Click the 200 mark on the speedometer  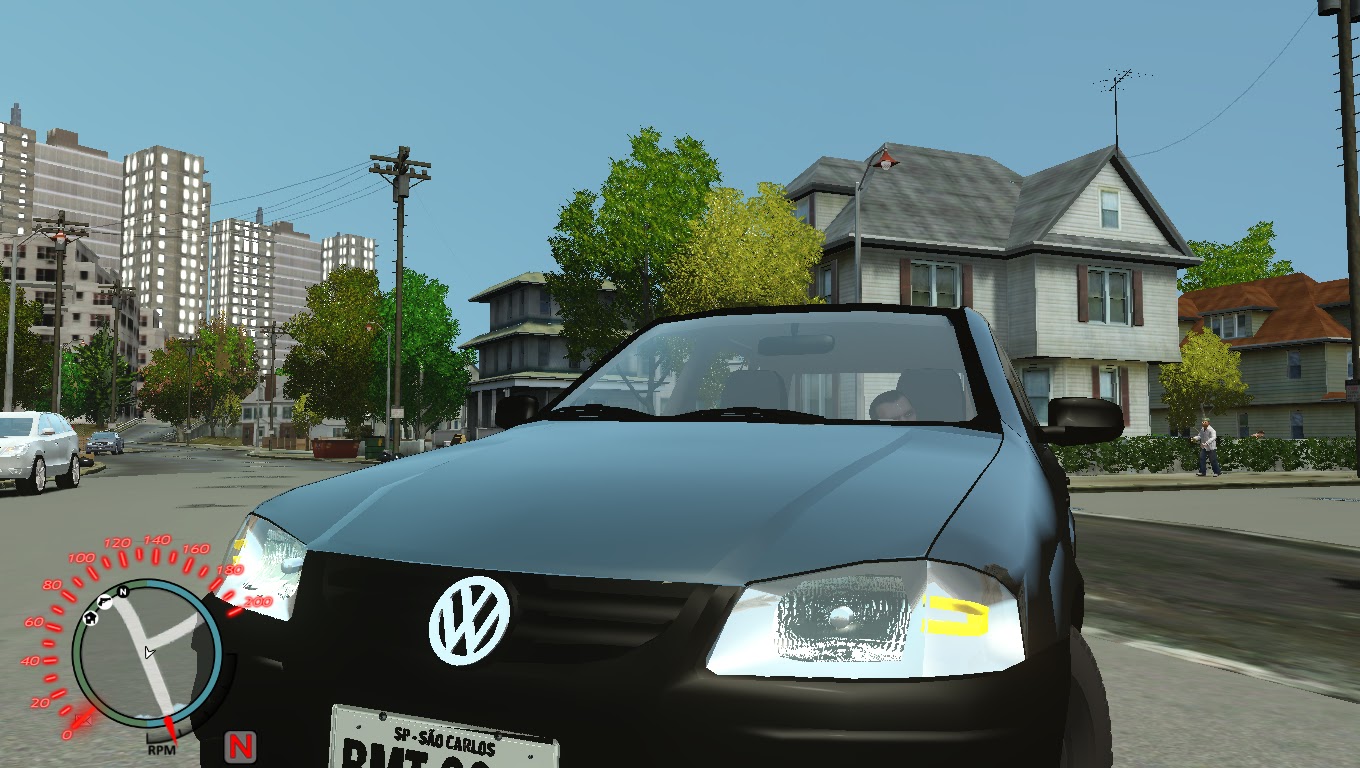(259, 602)
